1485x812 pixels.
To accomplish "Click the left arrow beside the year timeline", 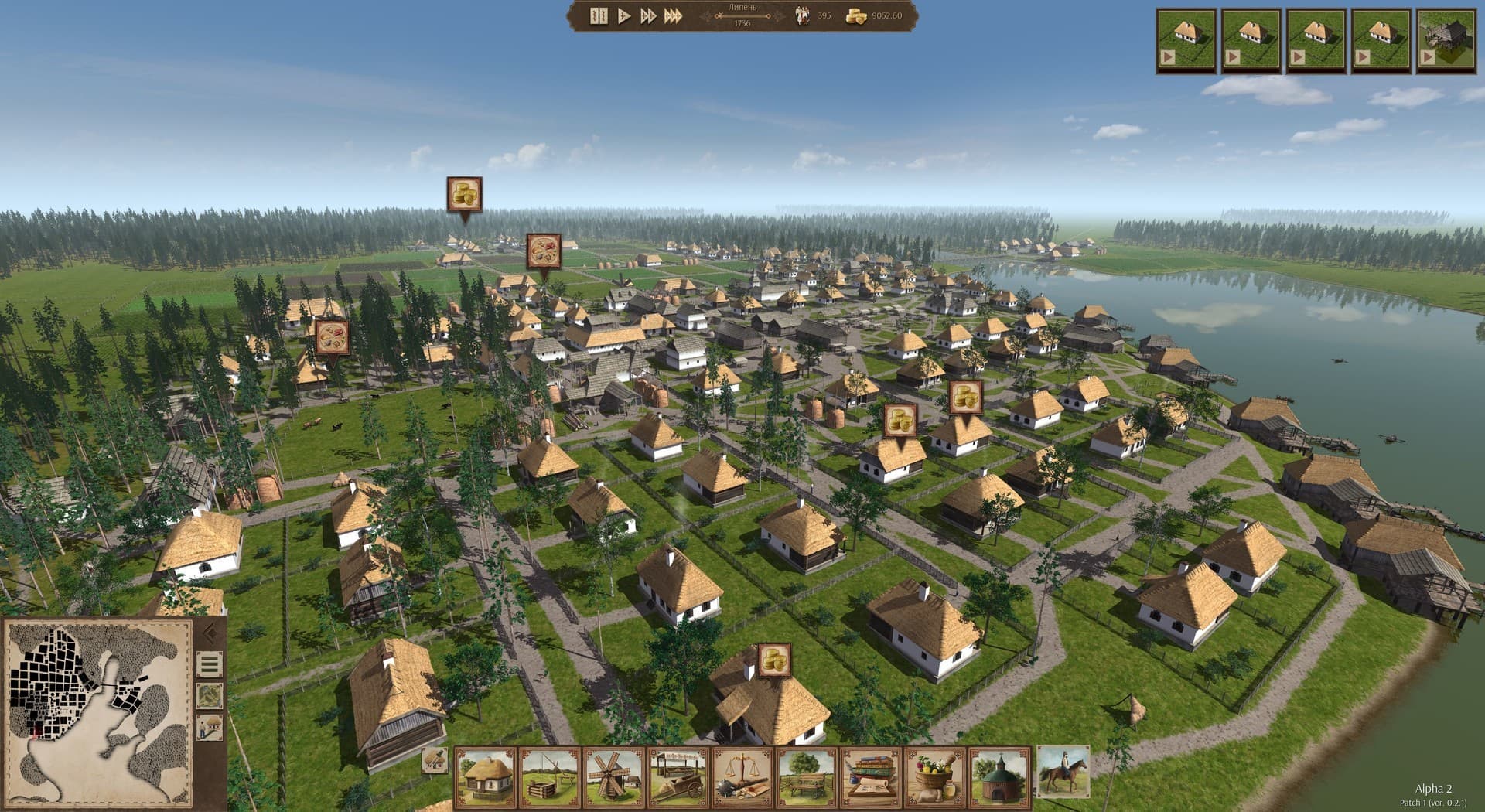I will pyautogui.click(x=708, y=15).
